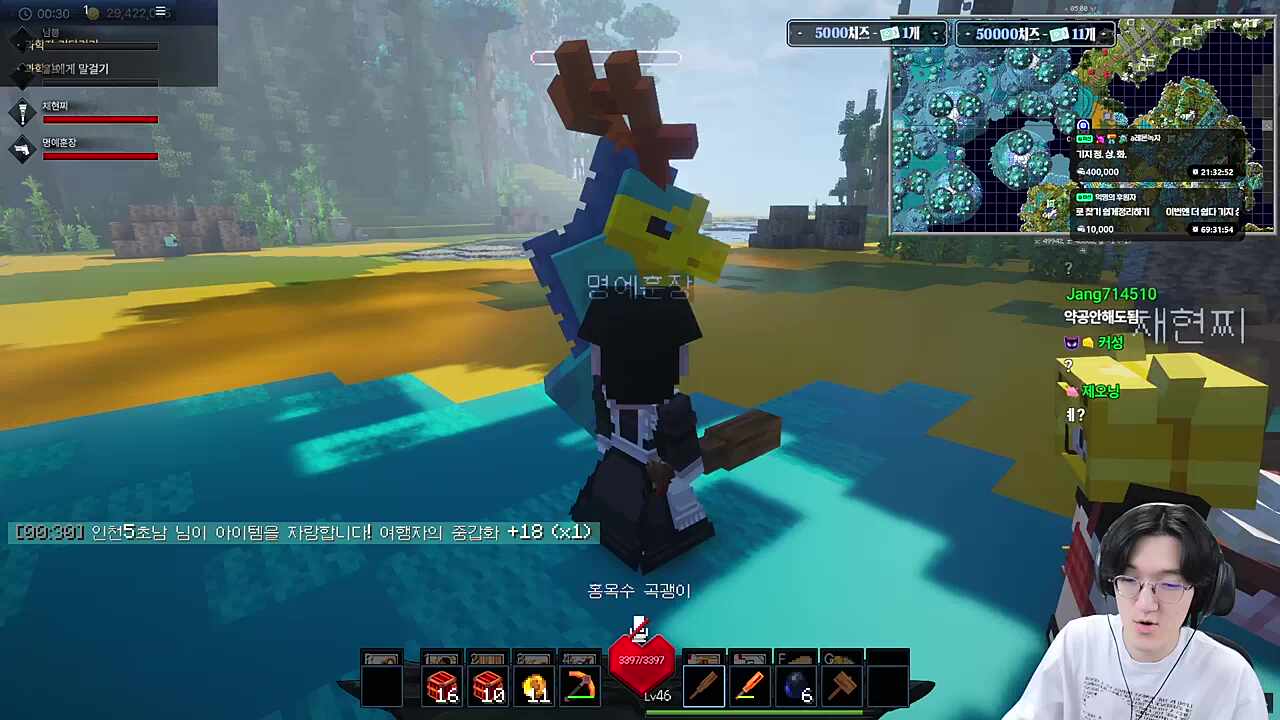This screenshot has height=720, width=1280.
Task: Open the 50000치즈 donation goal banner
Action: pyautogui.click(x=1035, y=34)
